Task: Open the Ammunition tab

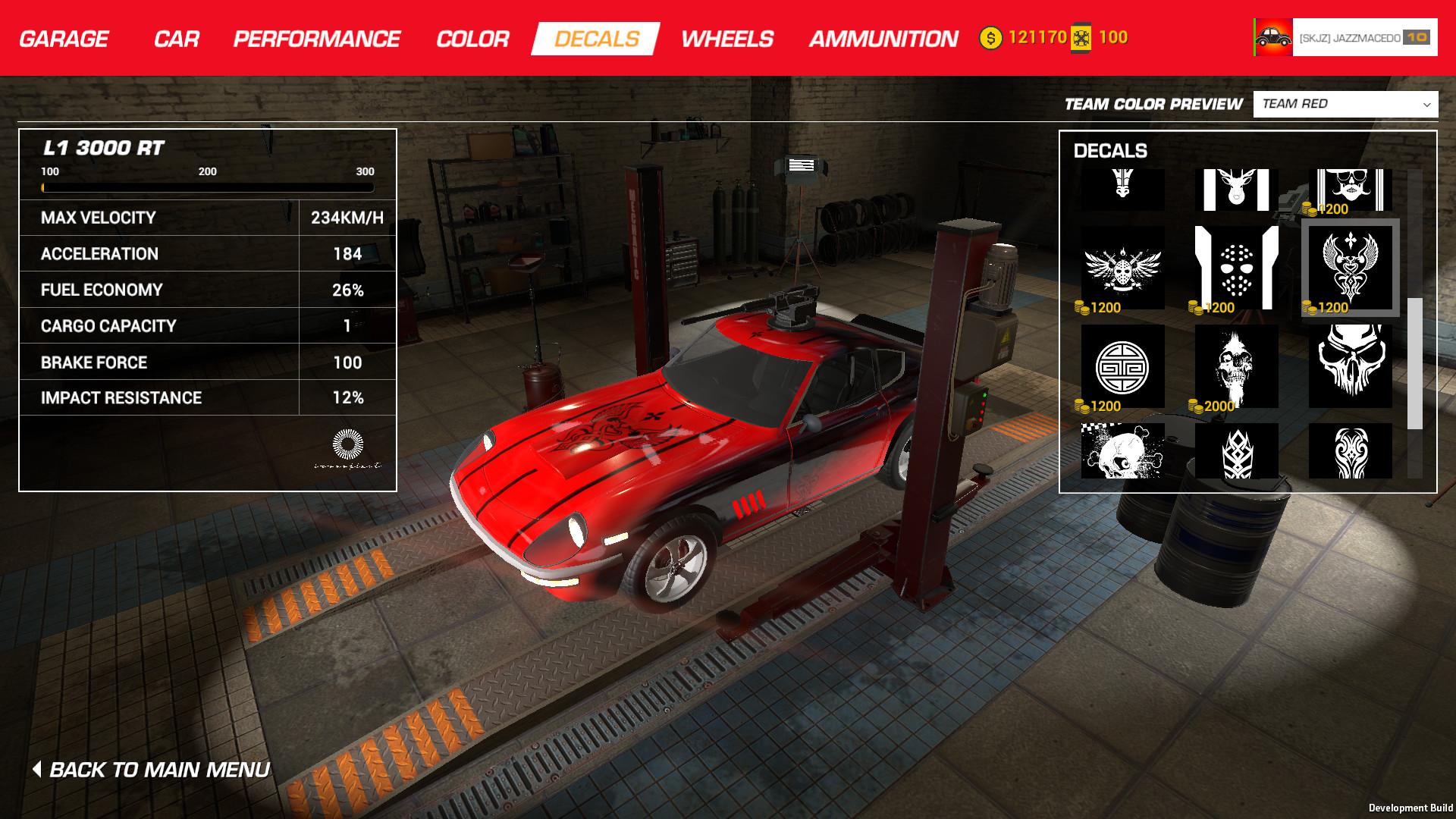Action: click(883, 39)
